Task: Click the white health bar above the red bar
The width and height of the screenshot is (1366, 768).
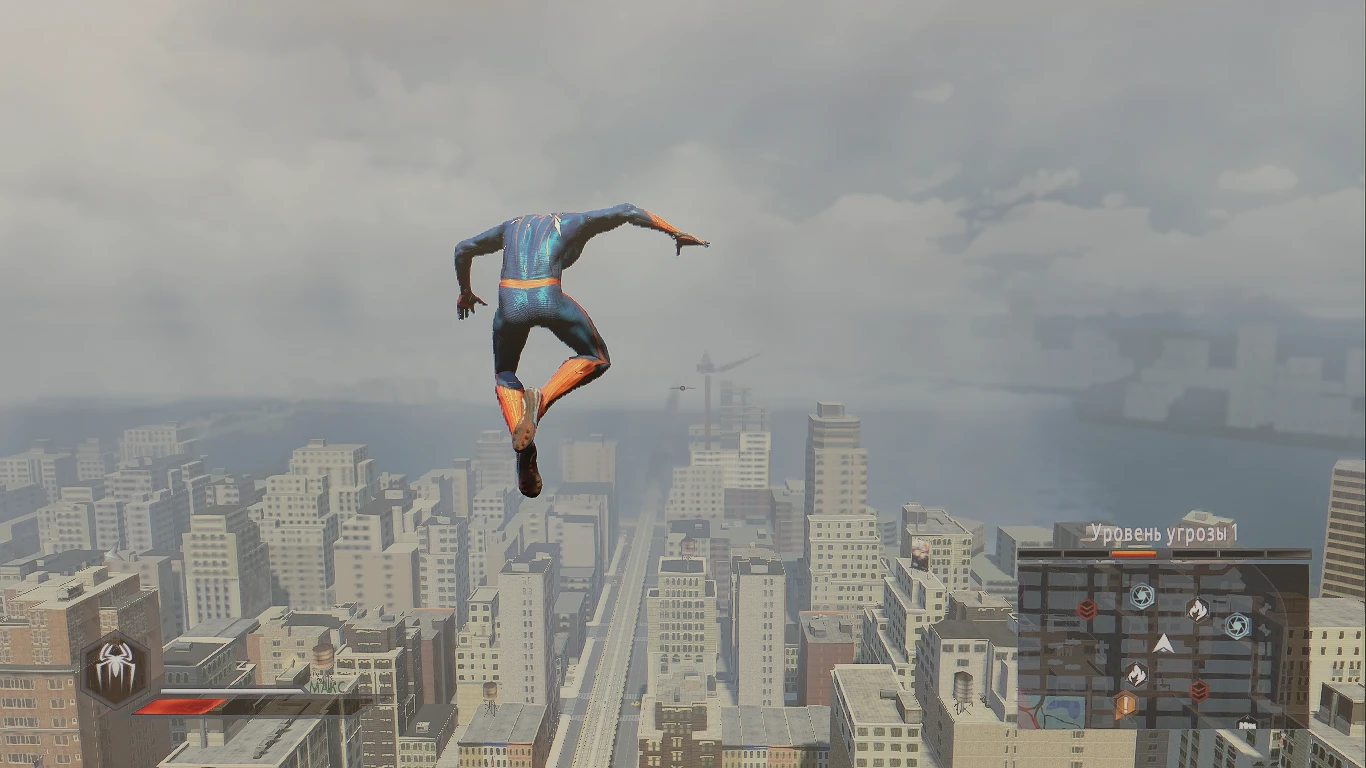Action: [x=230, y=690]
